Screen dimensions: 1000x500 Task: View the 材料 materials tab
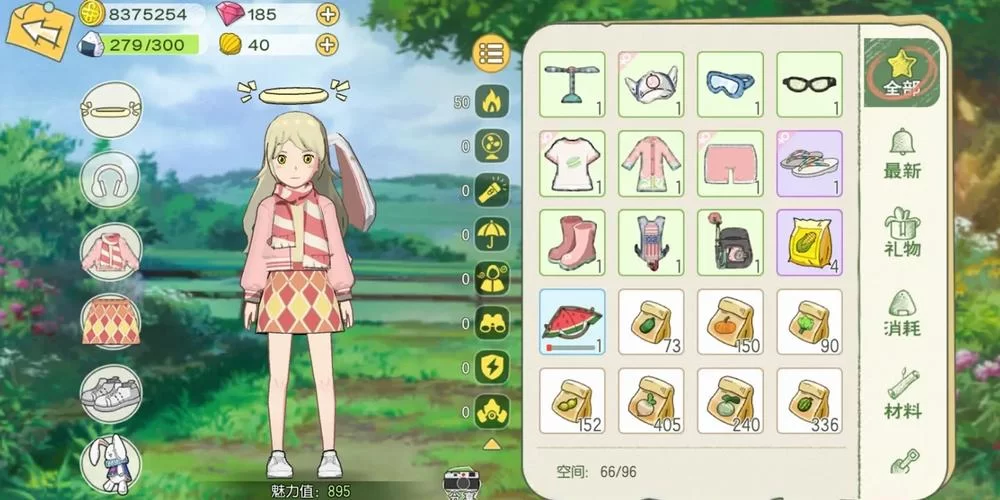[902, 394]
